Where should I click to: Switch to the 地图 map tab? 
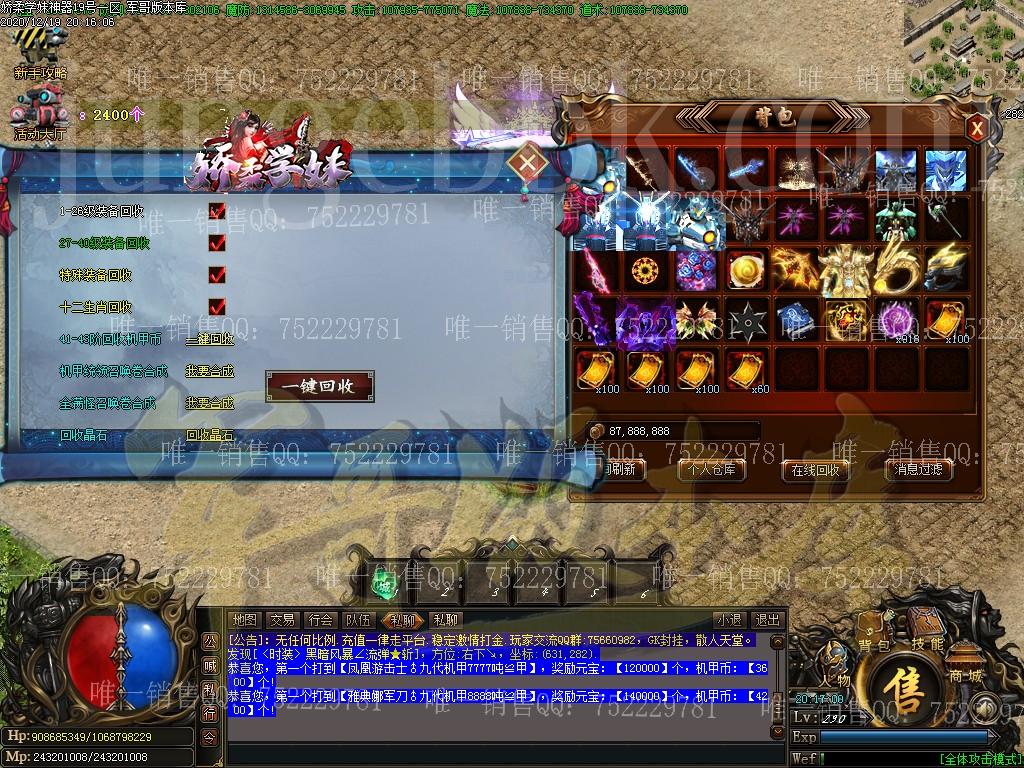point(245,620)
